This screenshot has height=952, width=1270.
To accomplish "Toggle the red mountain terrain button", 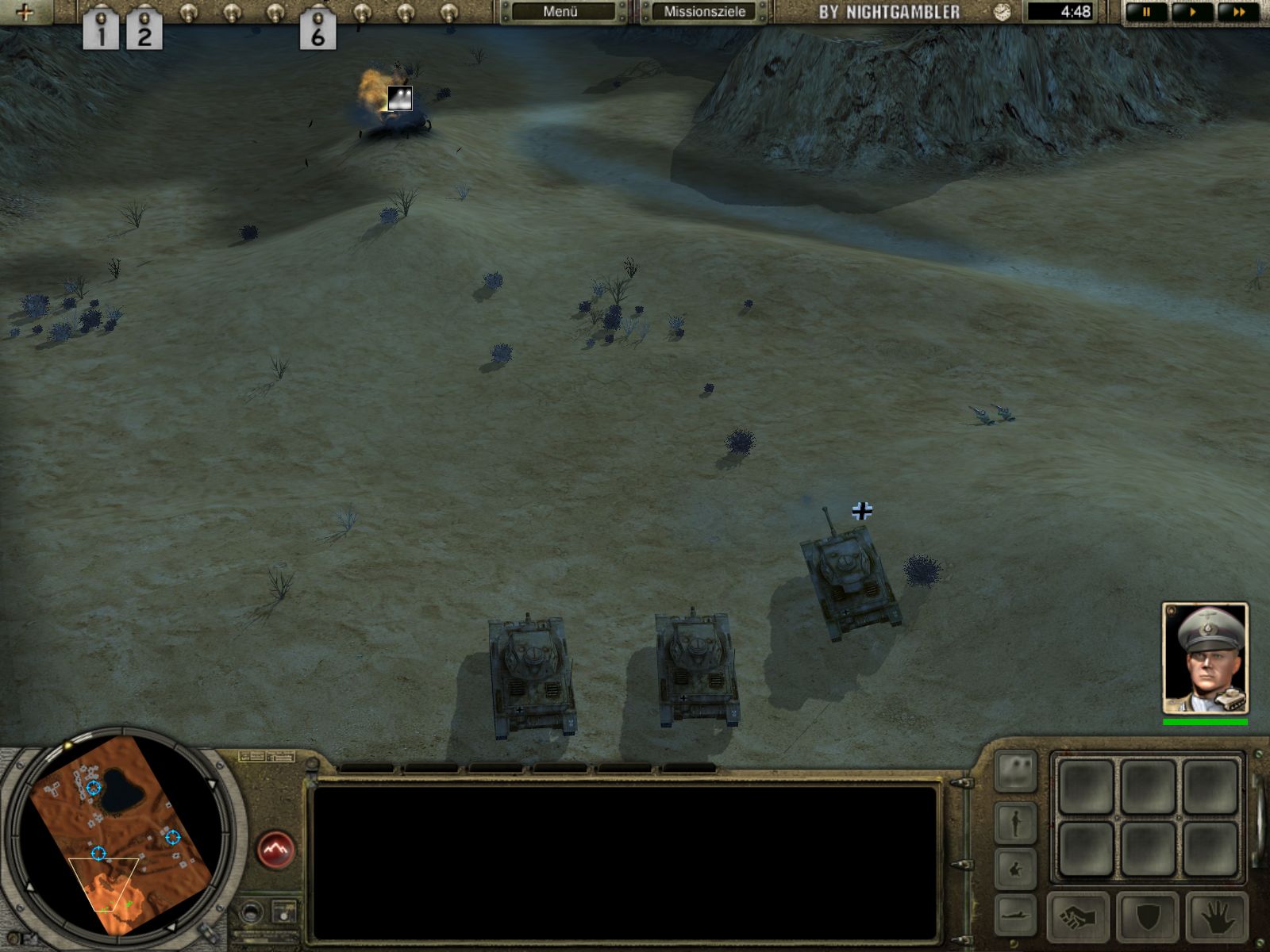I will click(x=276, y=850).
